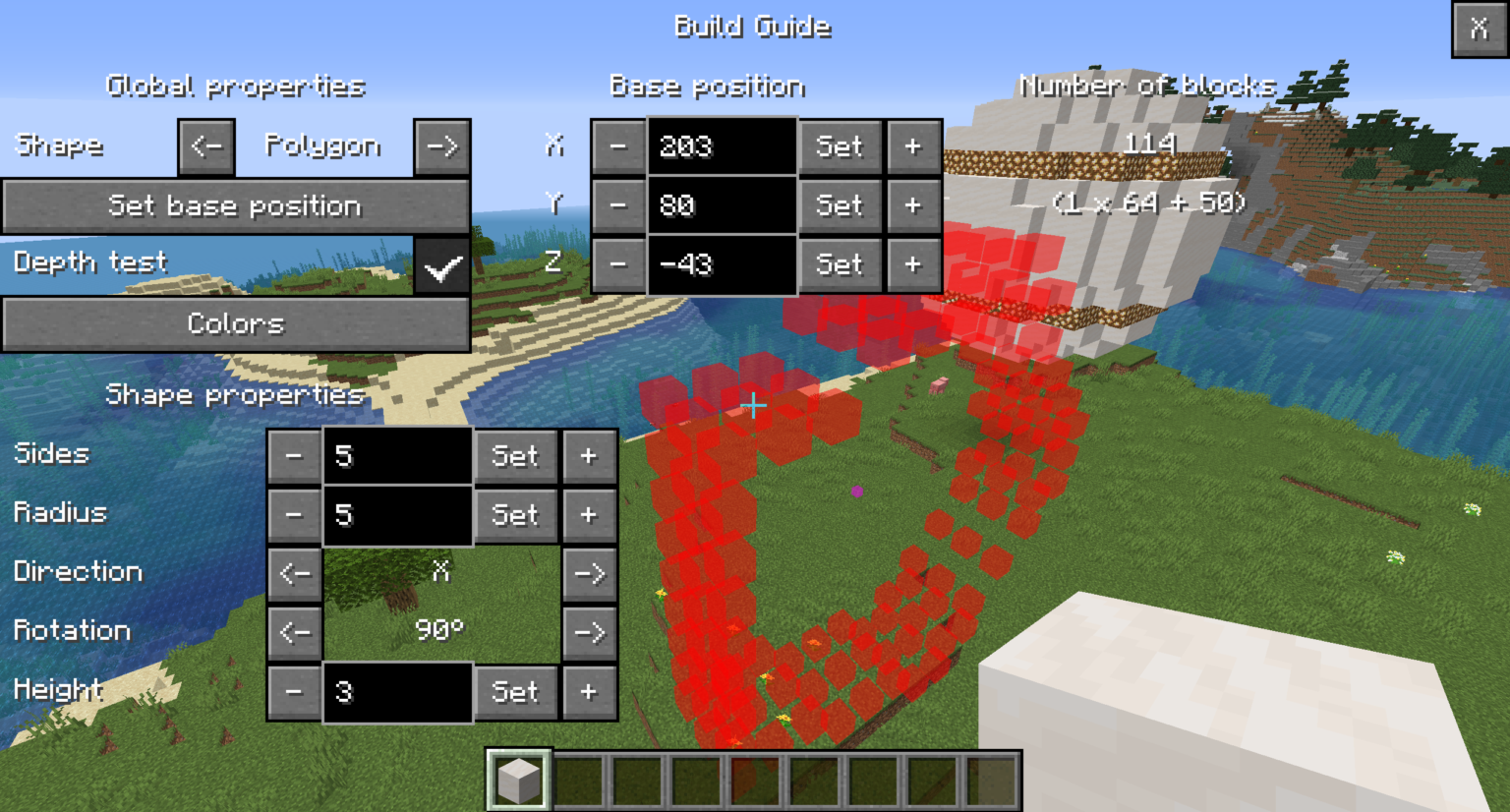Decrease Radius value with minus button
The image size is (1510, 812).
(294, 514)
